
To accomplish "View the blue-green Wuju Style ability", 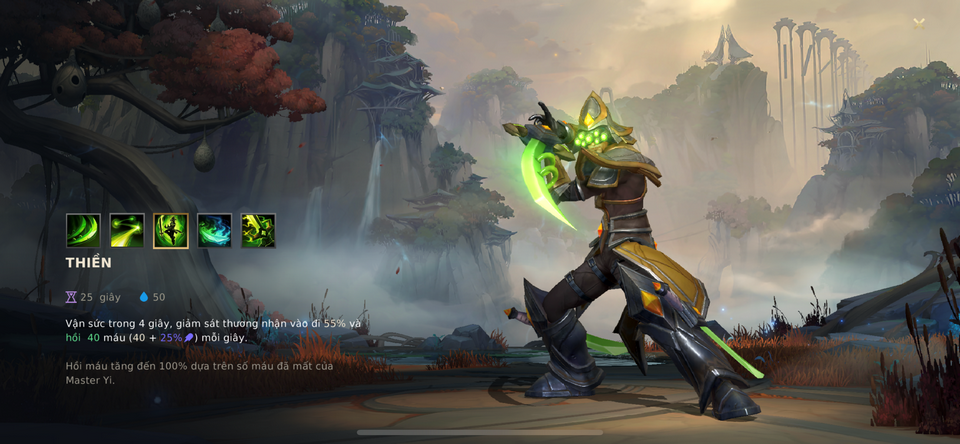I will click(x=214, y=230).
